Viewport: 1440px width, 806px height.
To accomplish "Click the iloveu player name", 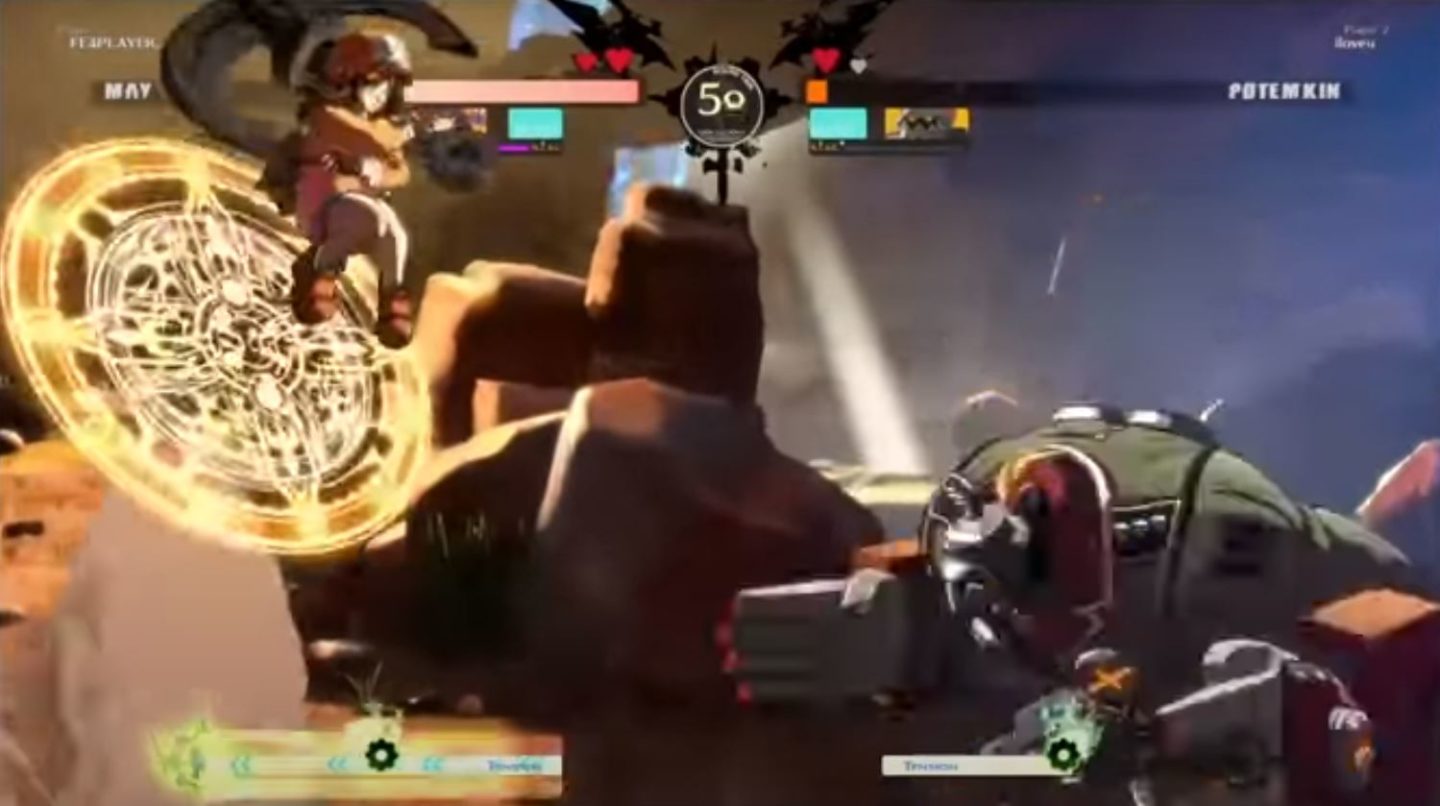I will [1353, 44].
